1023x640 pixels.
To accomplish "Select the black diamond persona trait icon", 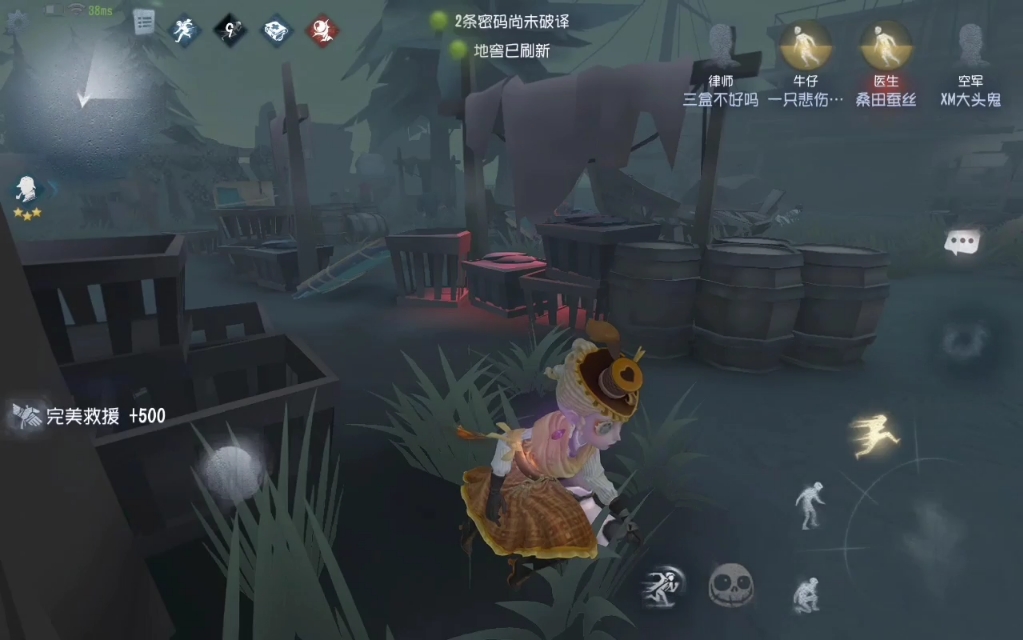I will (x=229, y=30).
